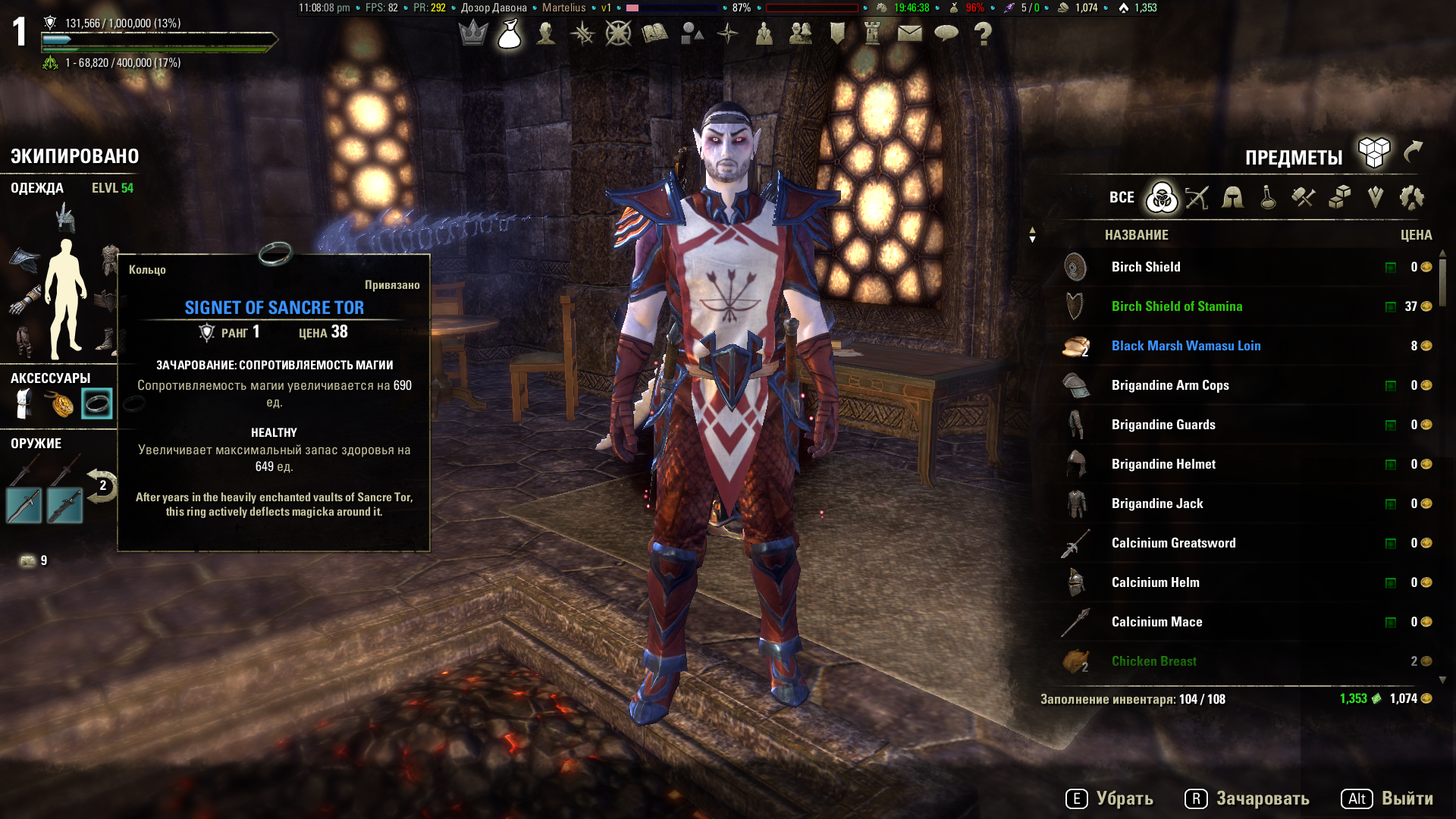Open the Crown Store crown icon

coord(473,33)
